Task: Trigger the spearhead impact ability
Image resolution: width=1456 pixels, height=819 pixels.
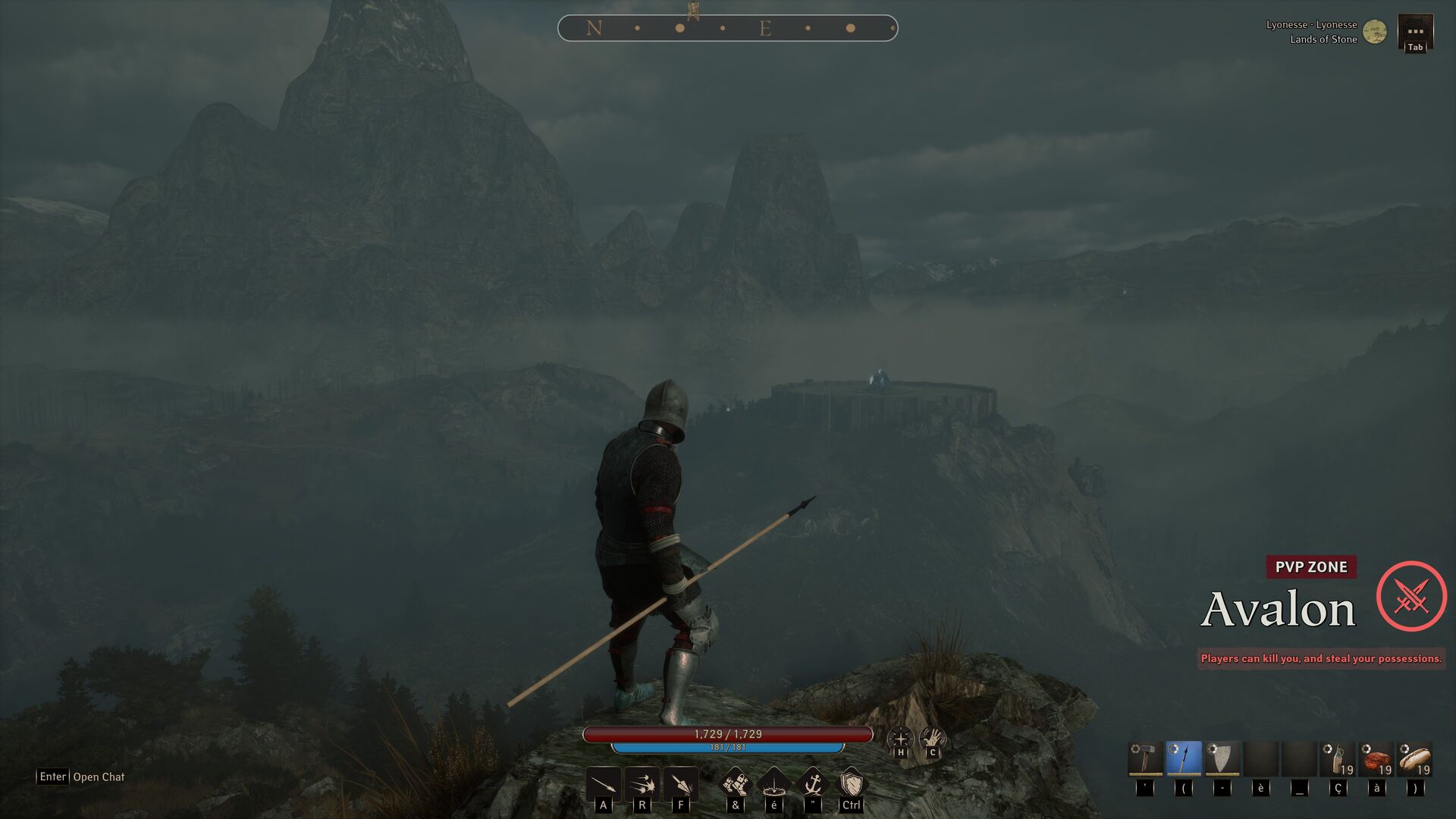Action: (681, 783)
